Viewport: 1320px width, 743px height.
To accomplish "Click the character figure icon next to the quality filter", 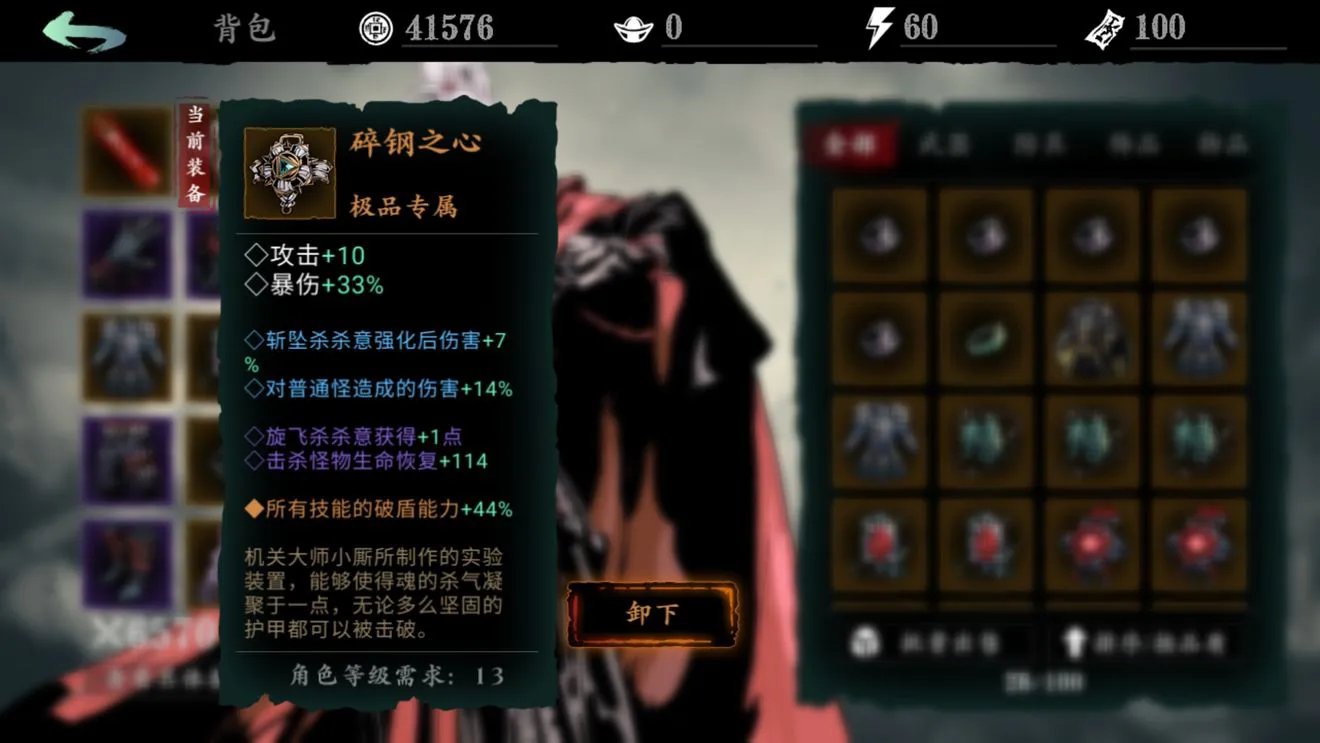I will [x=1074, y=643].
